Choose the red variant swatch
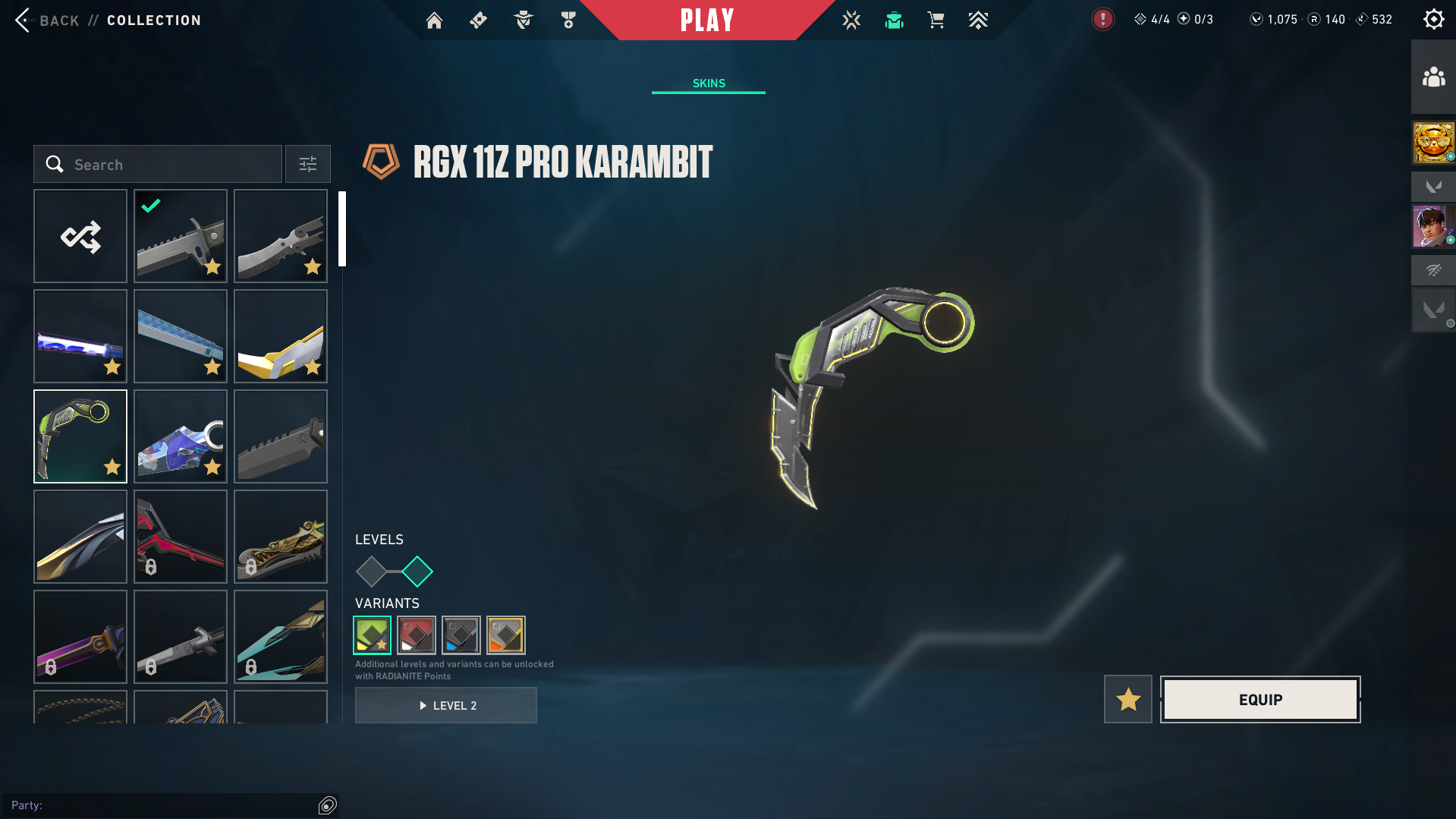Image resolution: width=1456 pixels, height=819 pixels. (417, 635)
